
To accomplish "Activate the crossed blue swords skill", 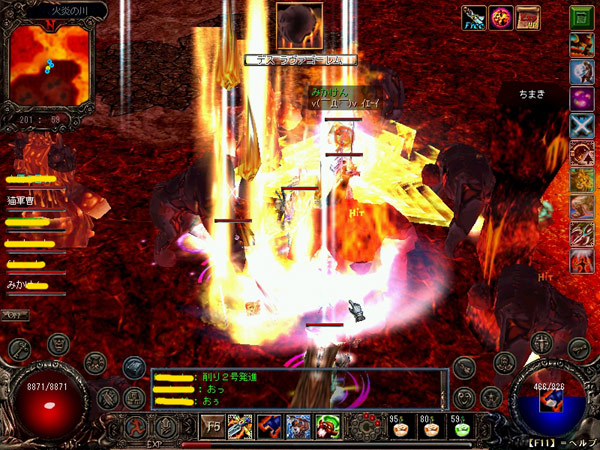I will 579,126.
